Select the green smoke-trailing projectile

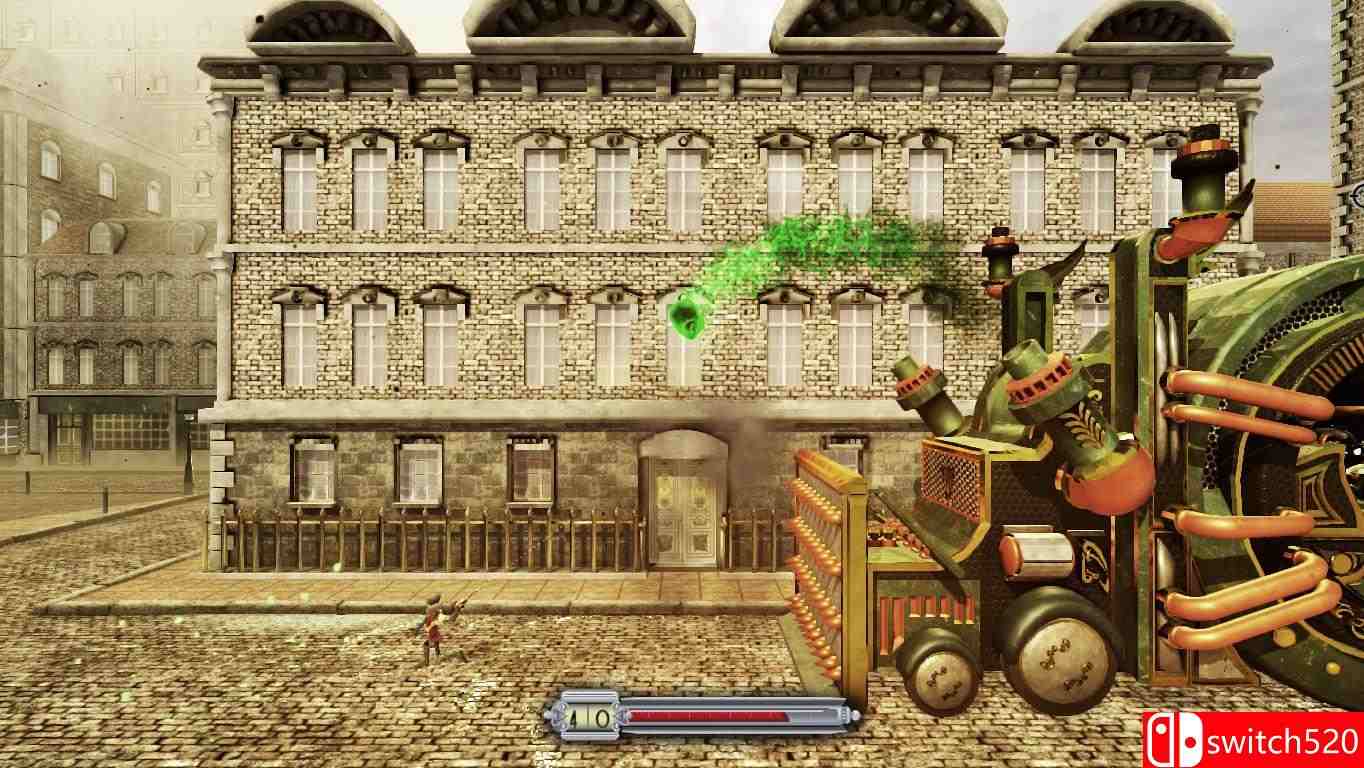[688, 315]
